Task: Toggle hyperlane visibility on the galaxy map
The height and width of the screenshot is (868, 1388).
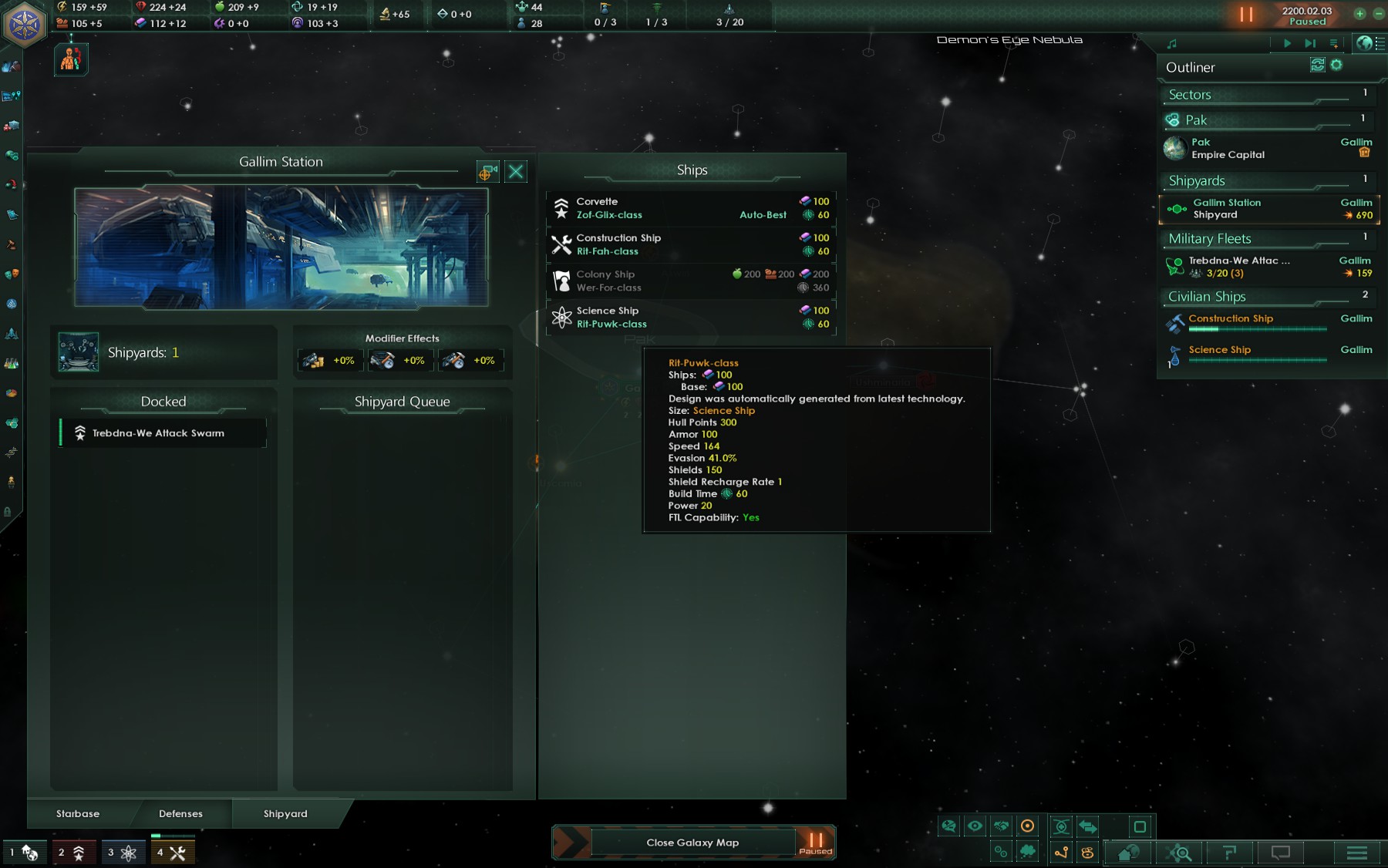Action: point(1060,852)
